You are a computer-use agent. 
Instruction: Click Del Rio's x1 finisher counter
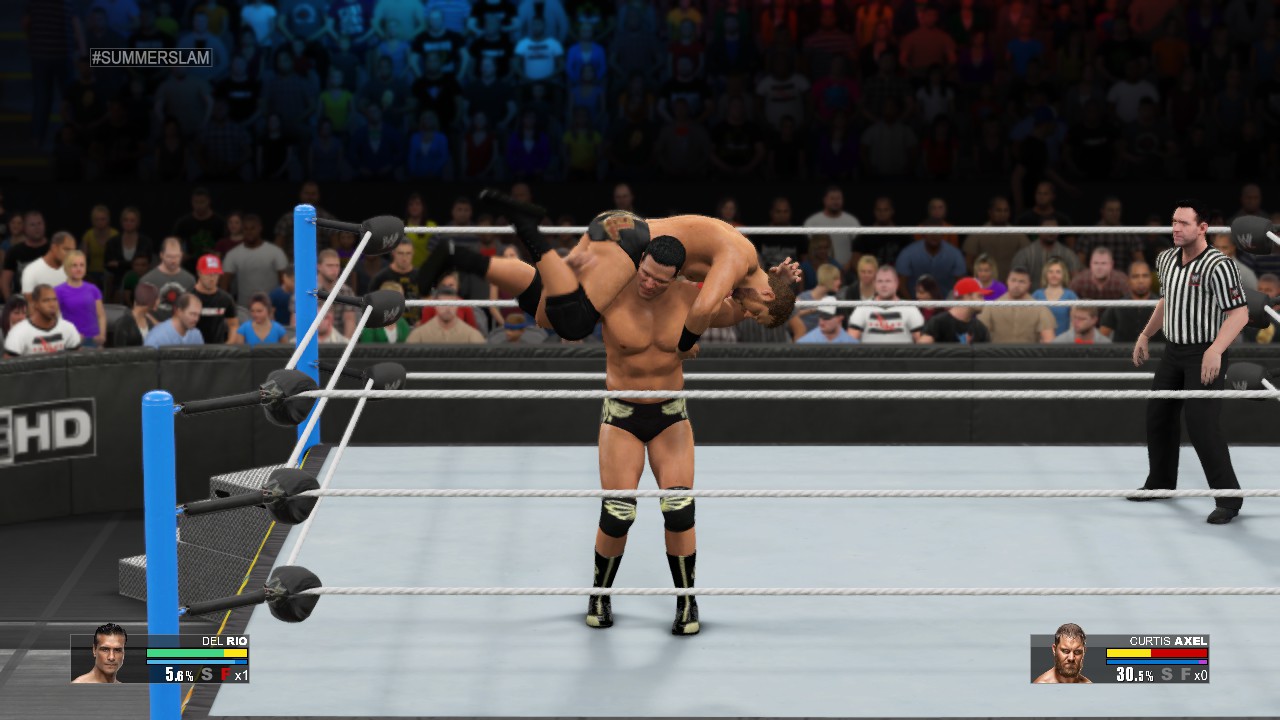click(240, 675)
